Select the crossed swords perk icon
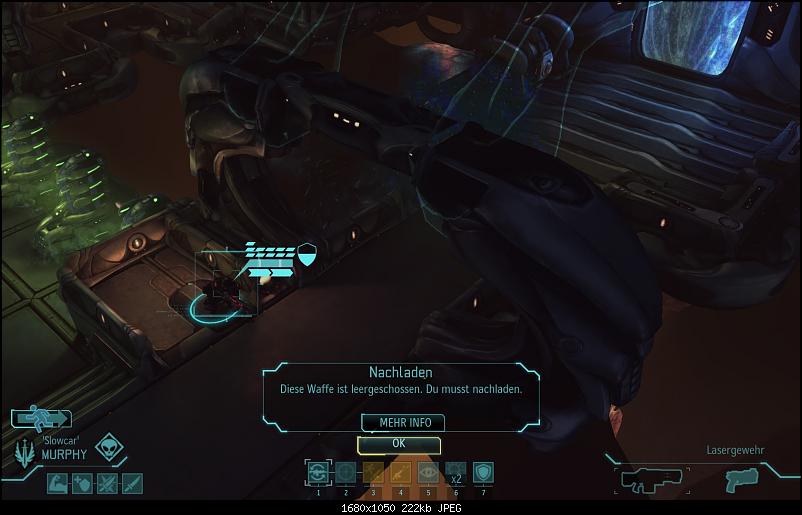 pos(105,485)
